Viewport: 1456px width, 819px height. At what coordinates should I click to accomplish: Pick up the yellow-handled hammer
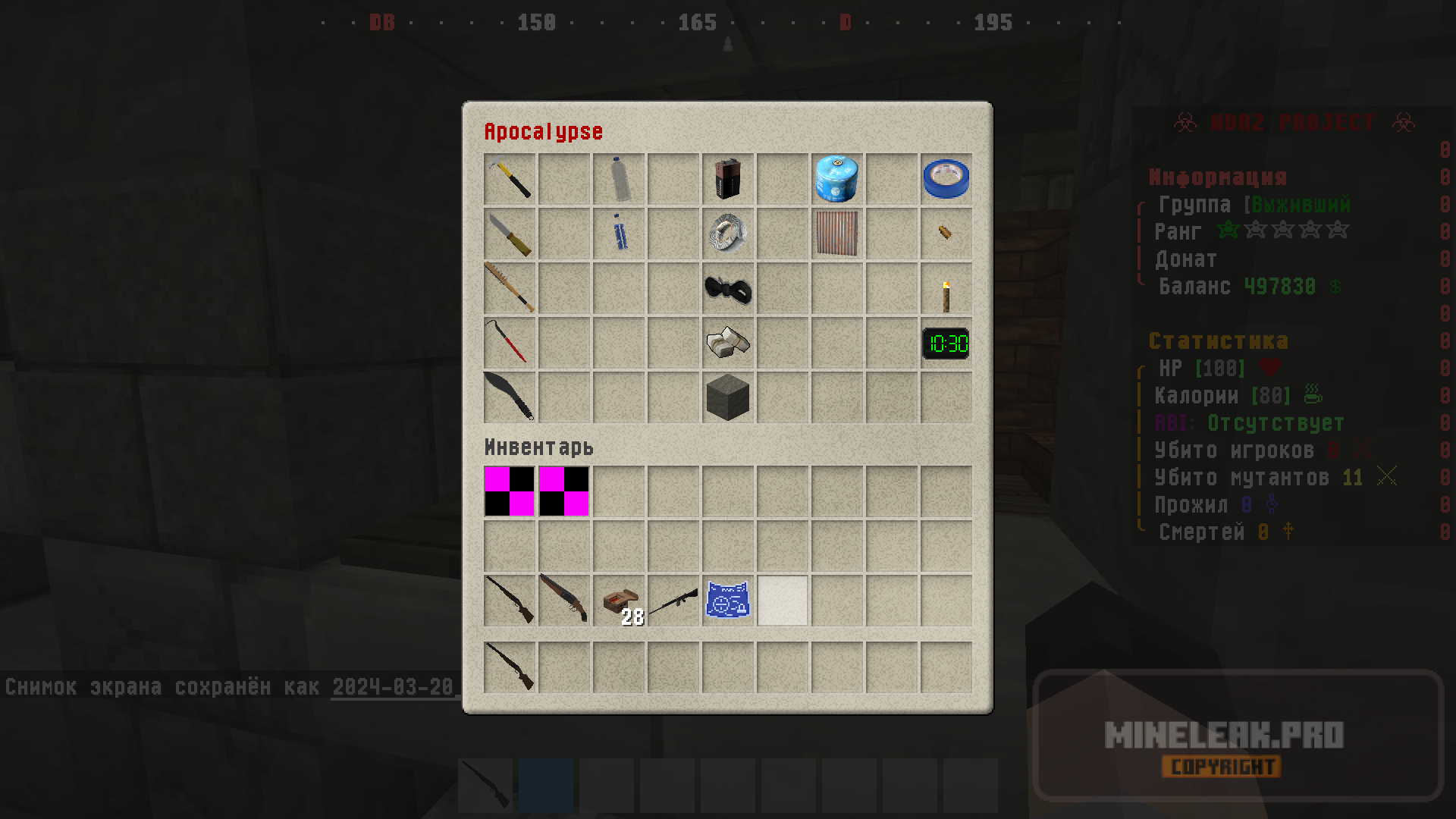coord(510,179)
